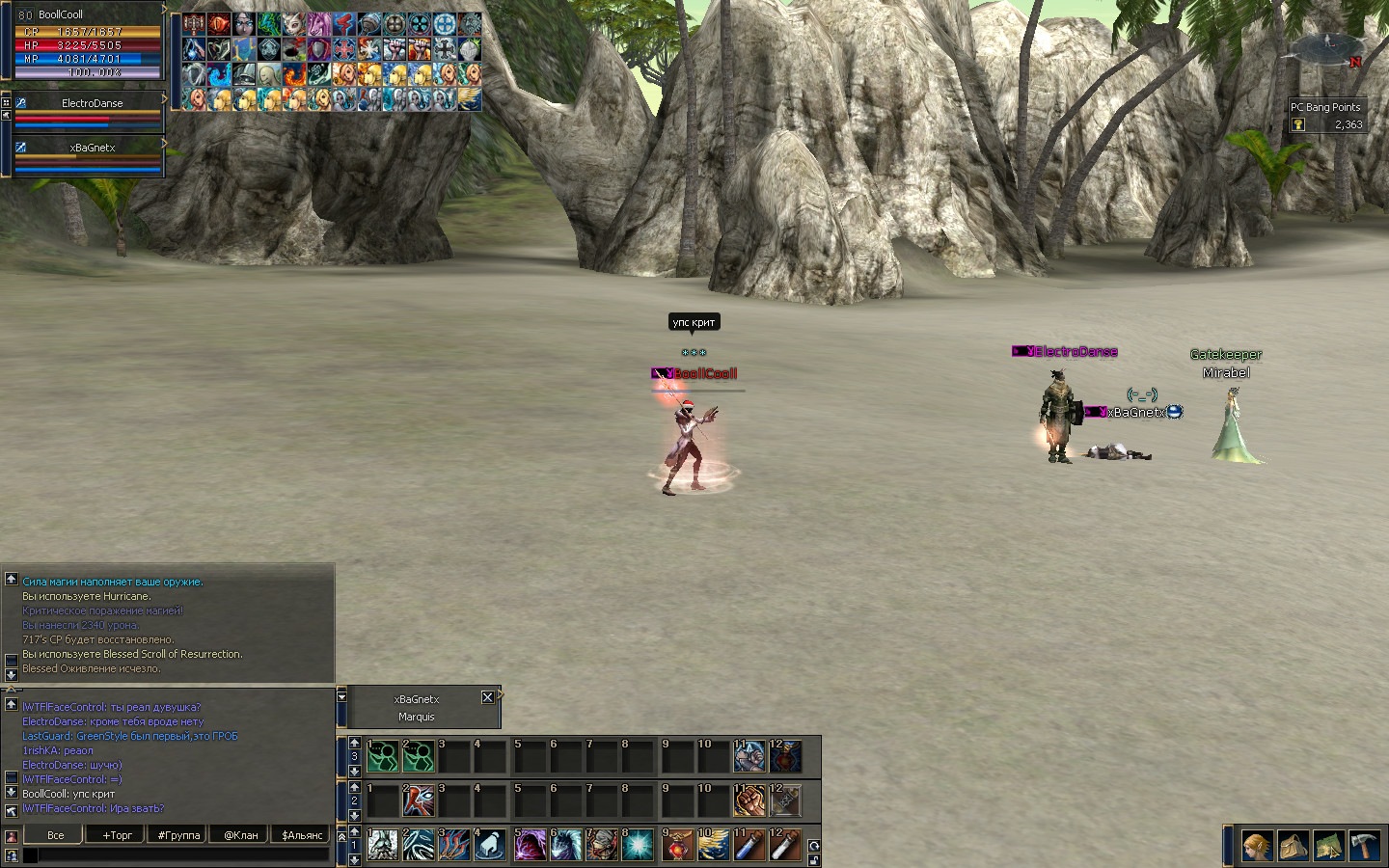This screenshot has height=868, width=1389.
Task: Activate the purple vortex skill in slot 5
Action: pyautogui.click(x=530, y=846)
